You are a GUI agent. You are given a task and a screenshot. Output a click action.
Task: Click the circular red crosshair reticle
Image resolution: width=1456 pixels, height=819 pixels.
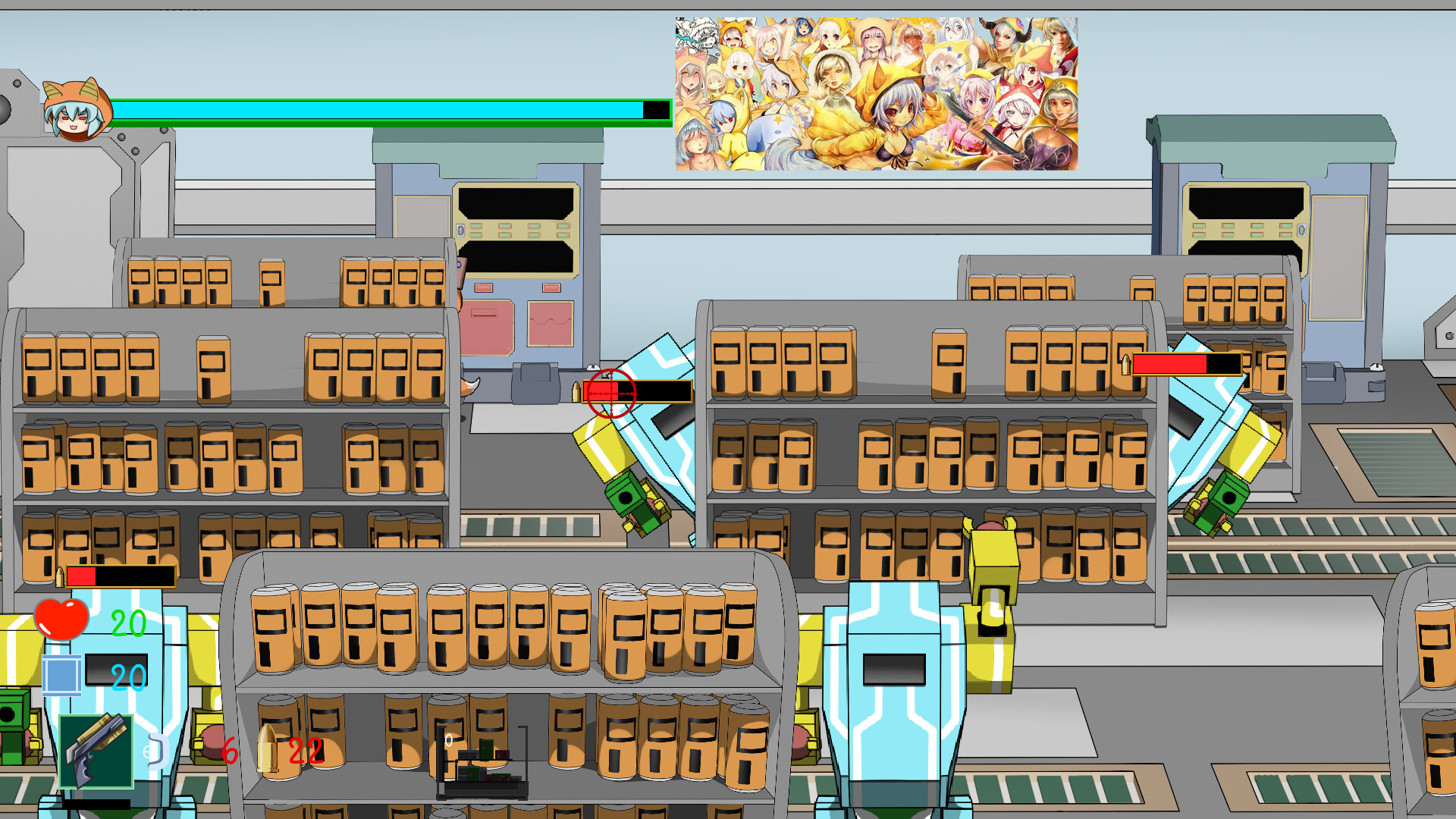(610, 394)
